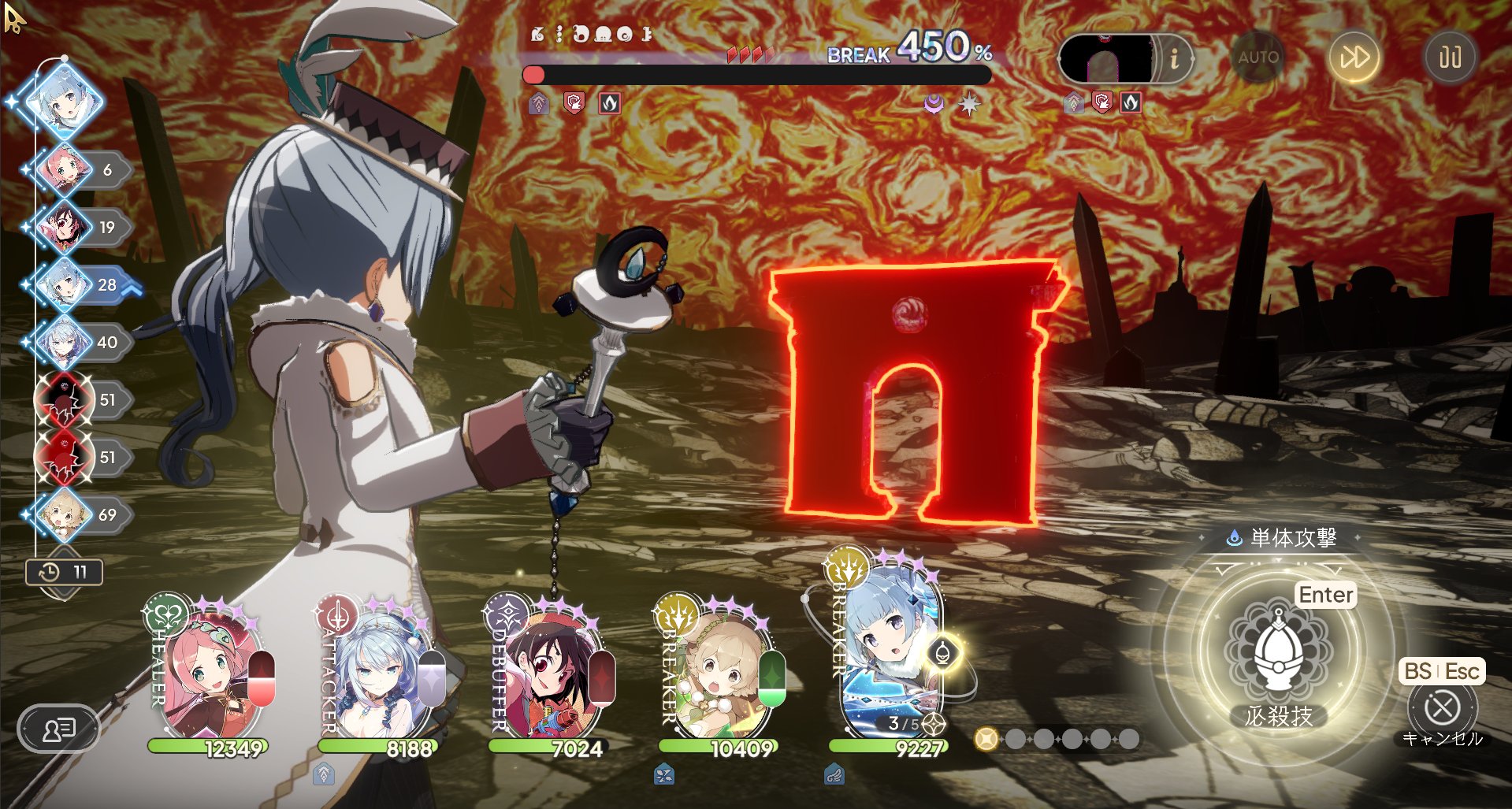
Task: Inspect the turn-order portrait numbered 6
Action: tap(62, 169)
